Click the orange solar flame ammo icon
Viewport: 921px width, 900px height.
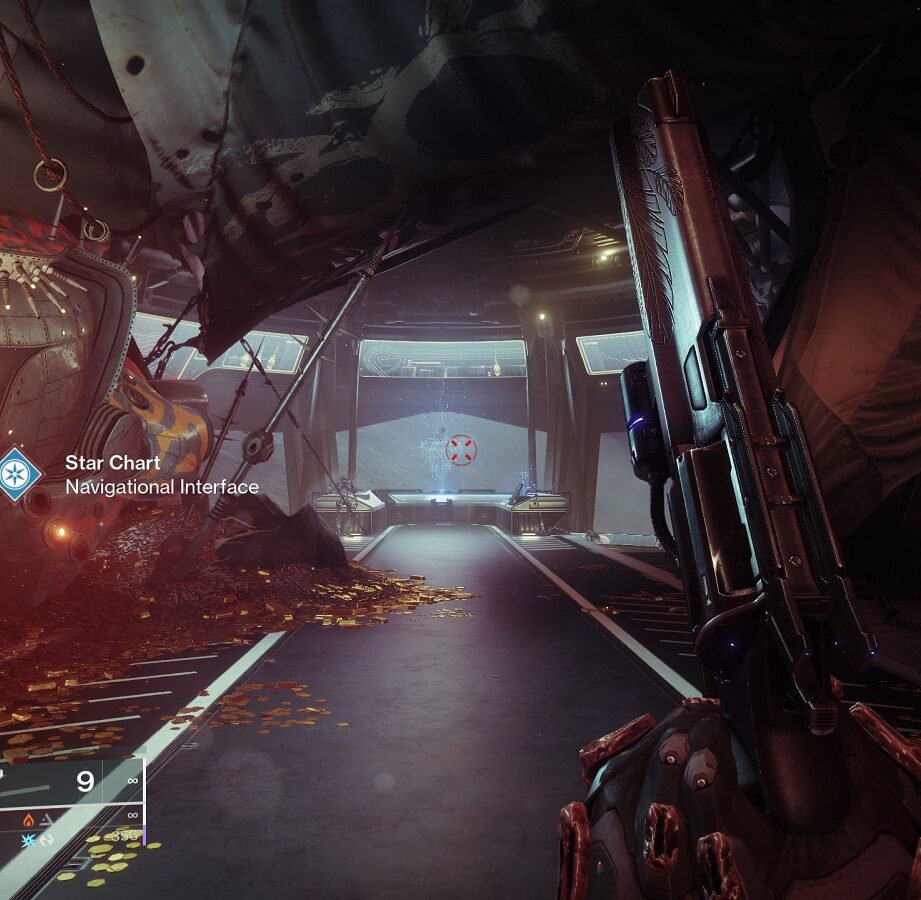[29, 818]
